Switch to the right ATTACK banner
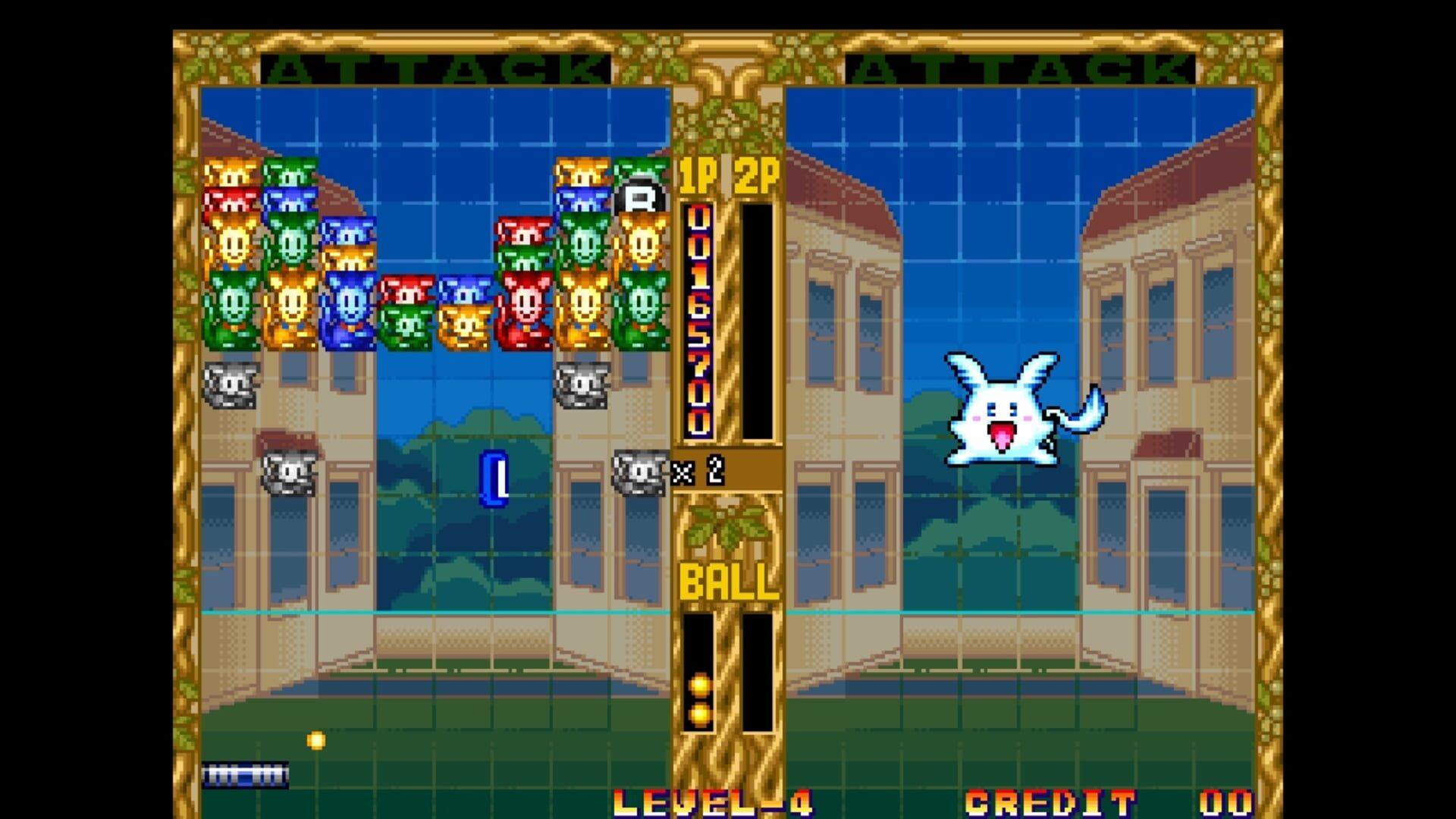Viewport: 1456px width, 819px height. [x=1024, y=68]
